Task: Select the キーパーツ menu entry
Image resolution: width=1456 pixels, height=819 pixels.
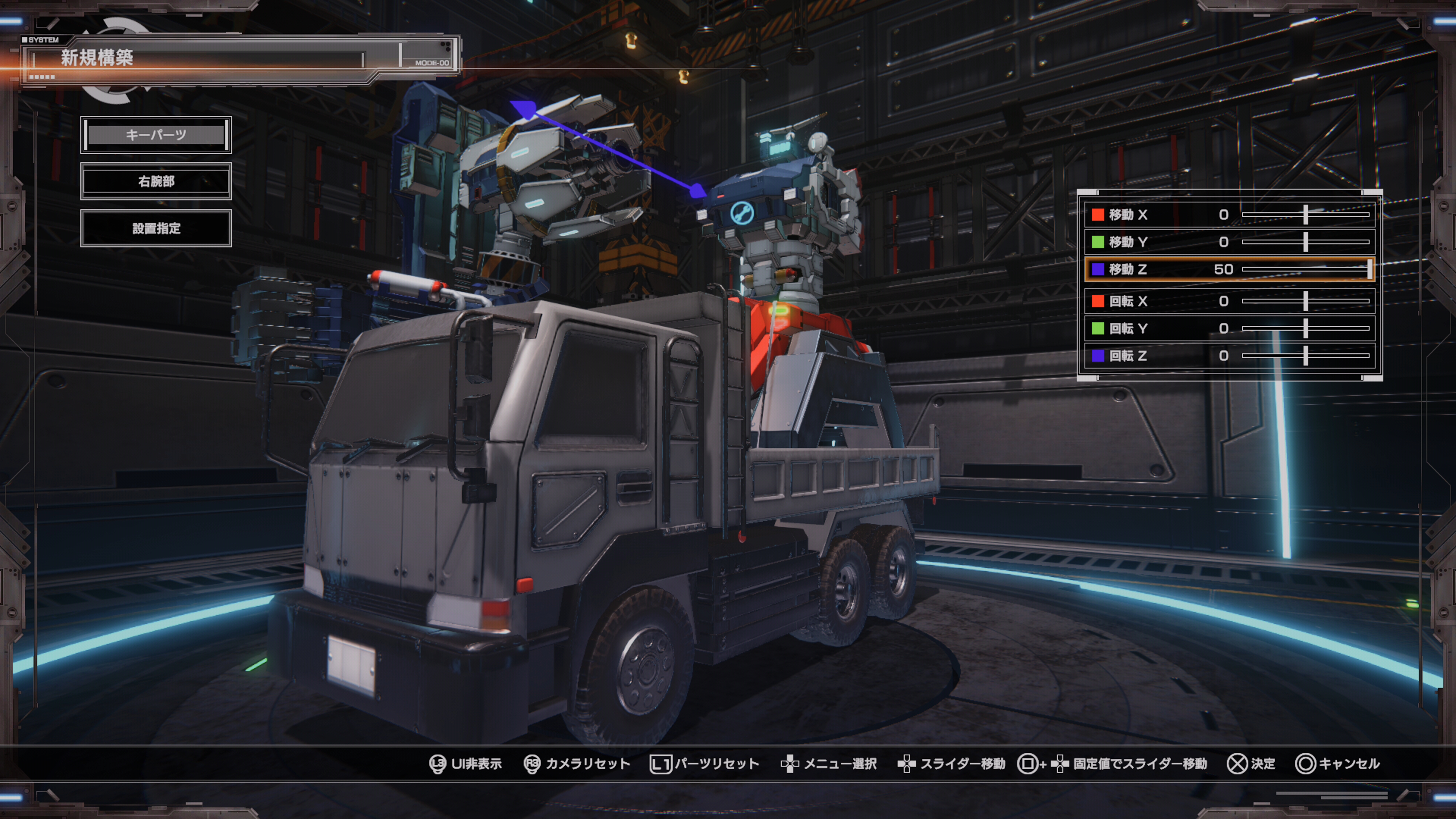Action: [x=156, y=135]
